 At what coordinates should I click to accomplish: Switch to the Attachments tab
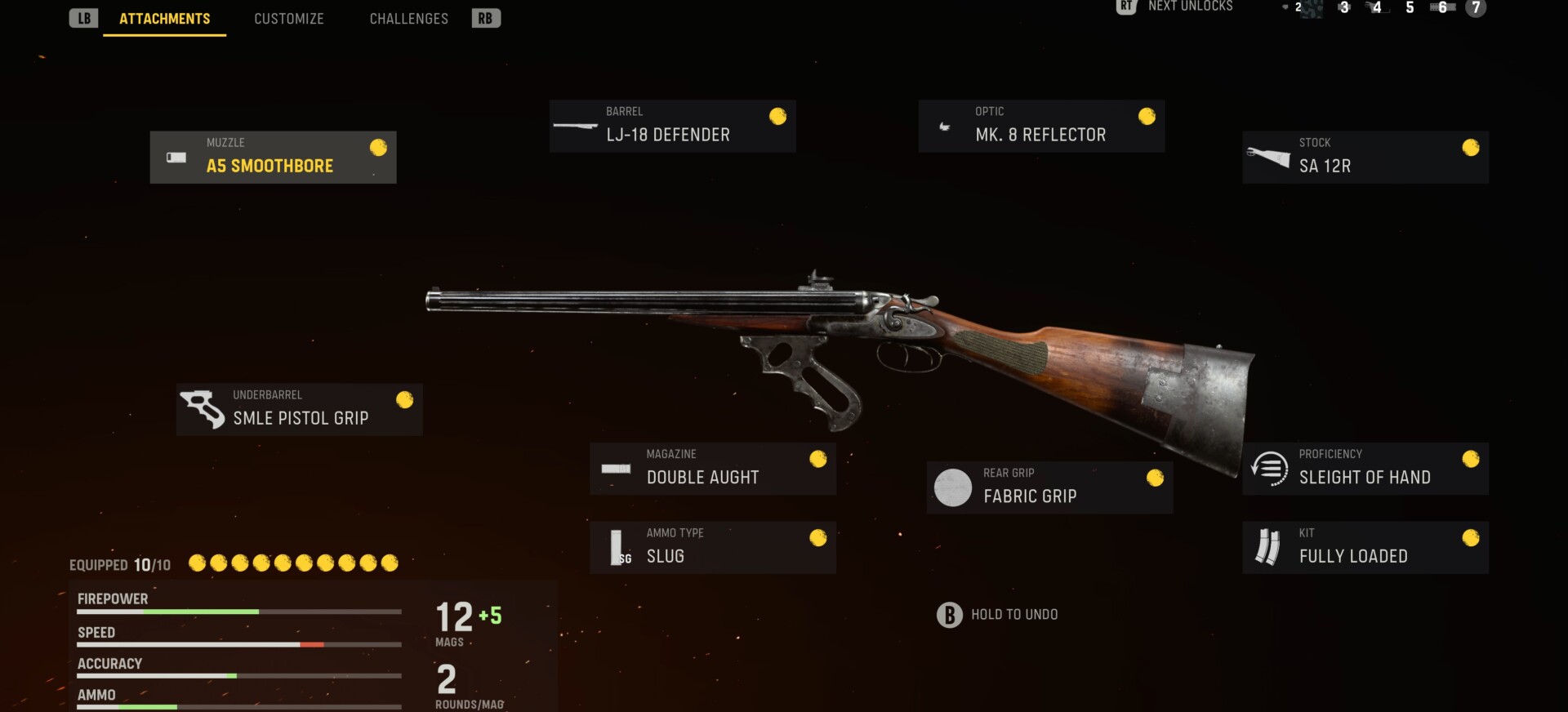click(x=164, y=19)
